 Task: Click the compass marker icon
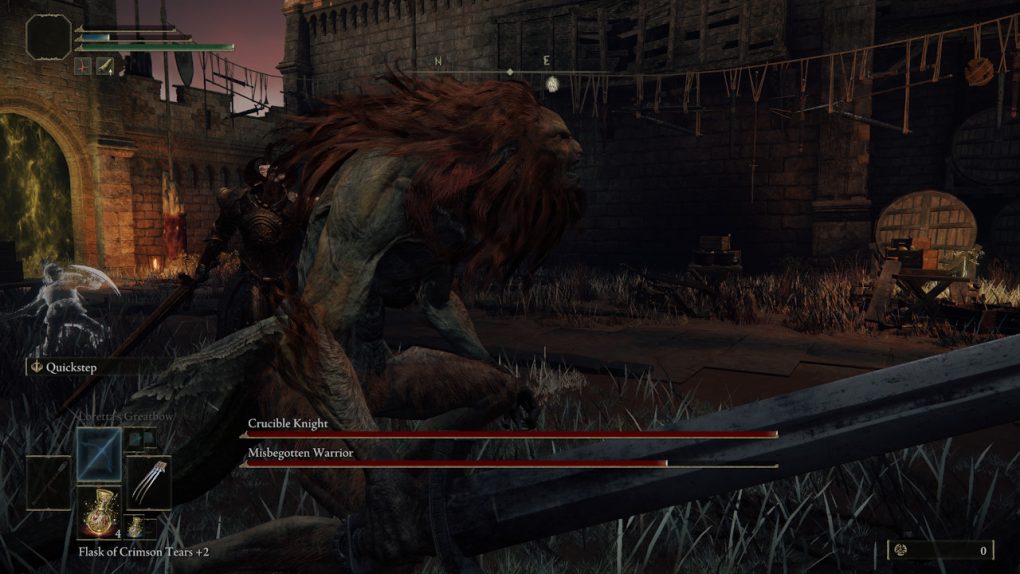551,85
